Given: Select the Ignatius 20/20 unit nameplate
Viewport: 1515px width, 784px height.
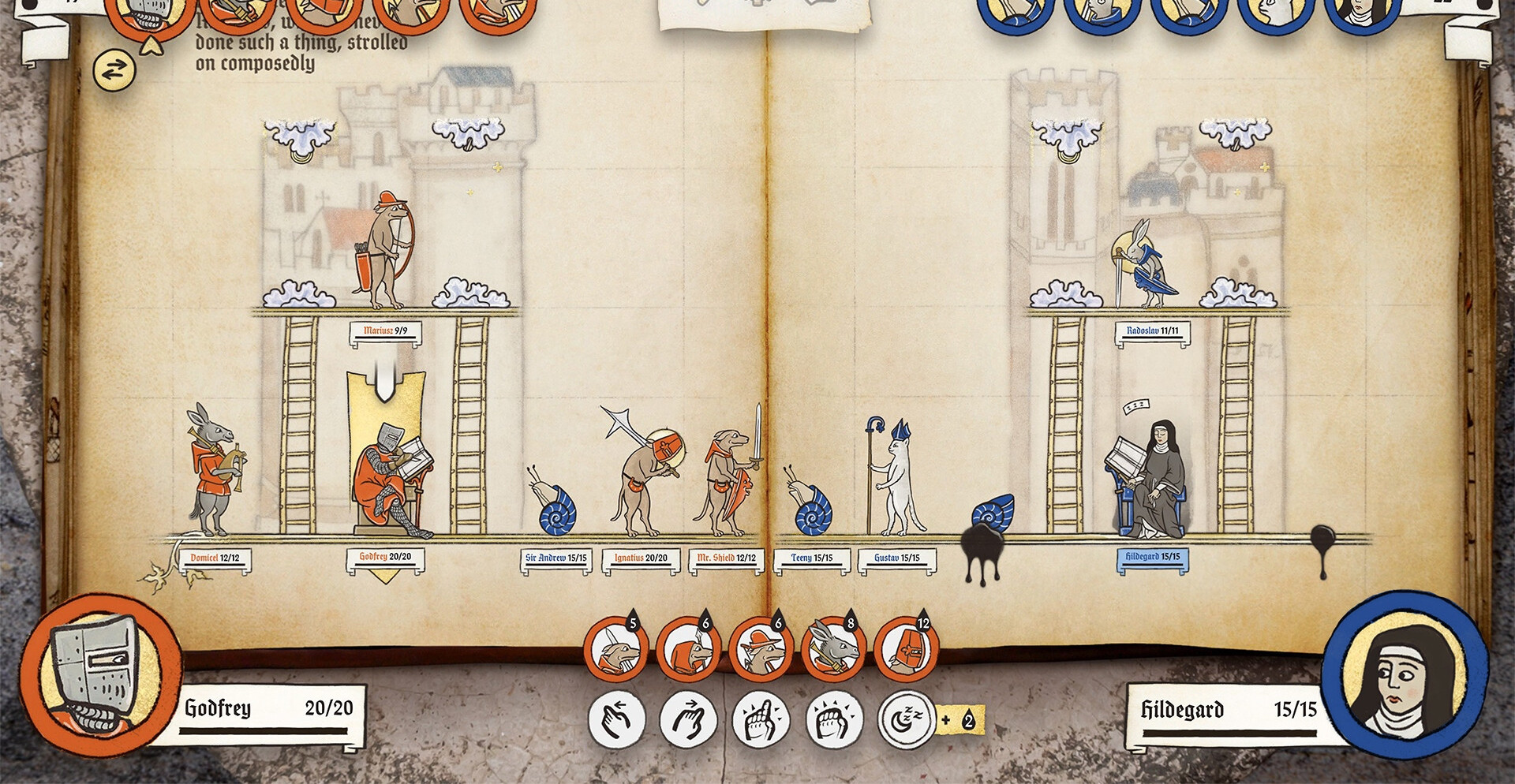Looking at the screenshot, I should point(641,558).
